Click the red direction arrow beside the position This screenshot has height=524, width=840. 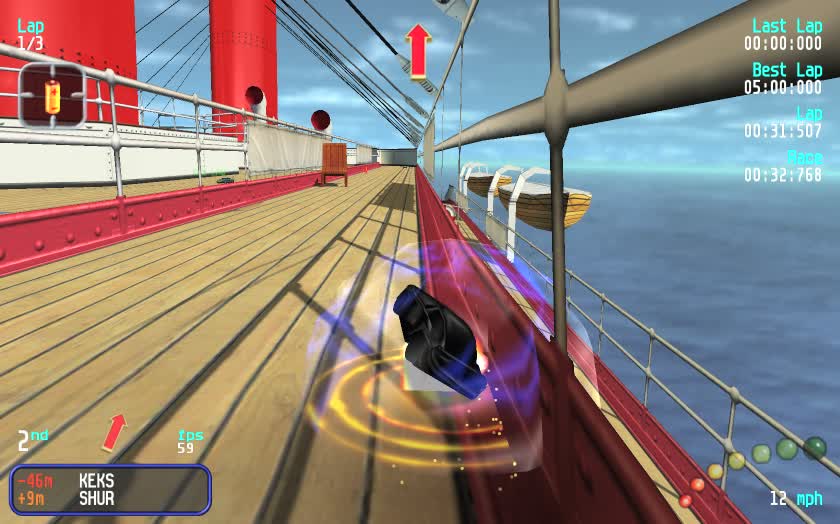coord(115,432)
